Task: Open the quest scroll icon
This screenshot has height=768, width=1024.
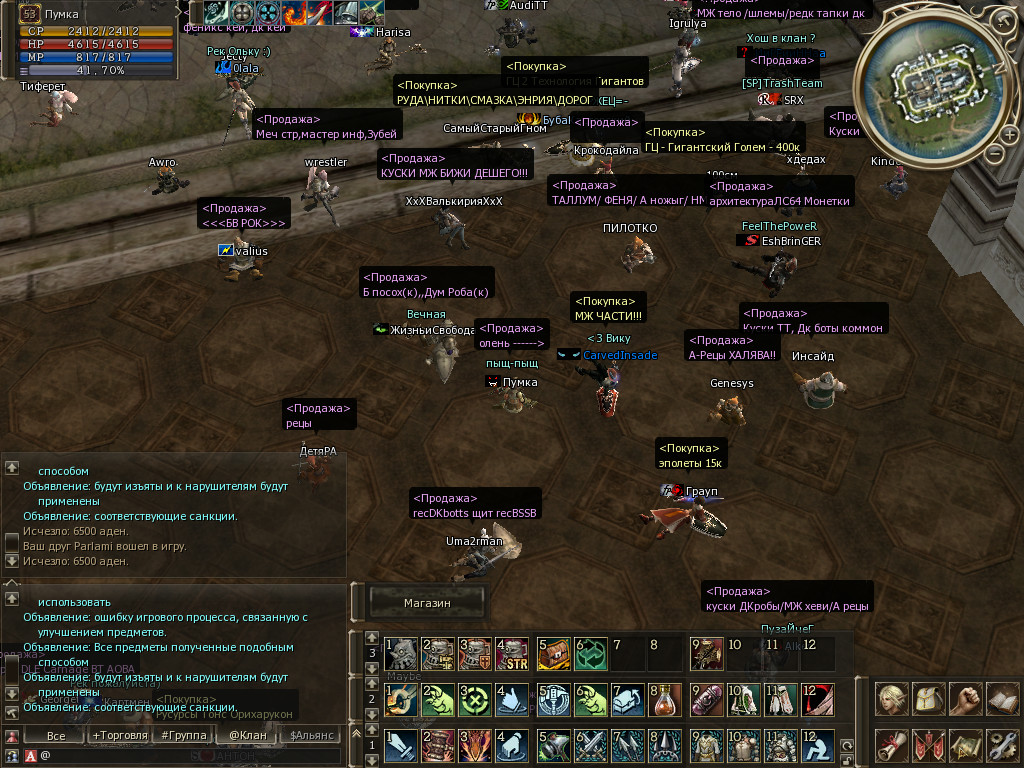Action: 892,745
